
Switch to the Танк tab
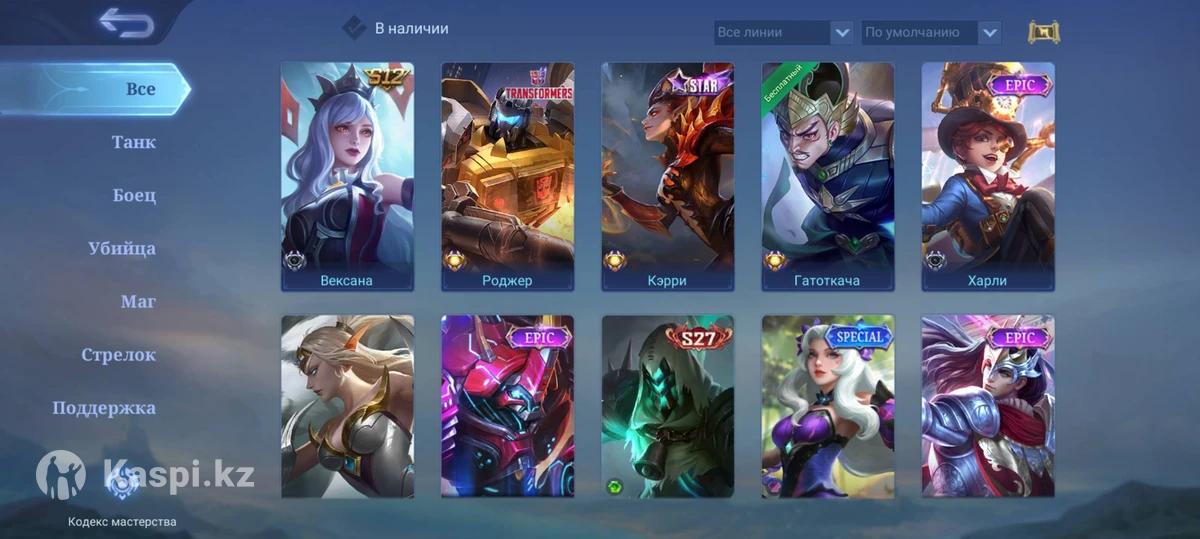tap(134, 142)
